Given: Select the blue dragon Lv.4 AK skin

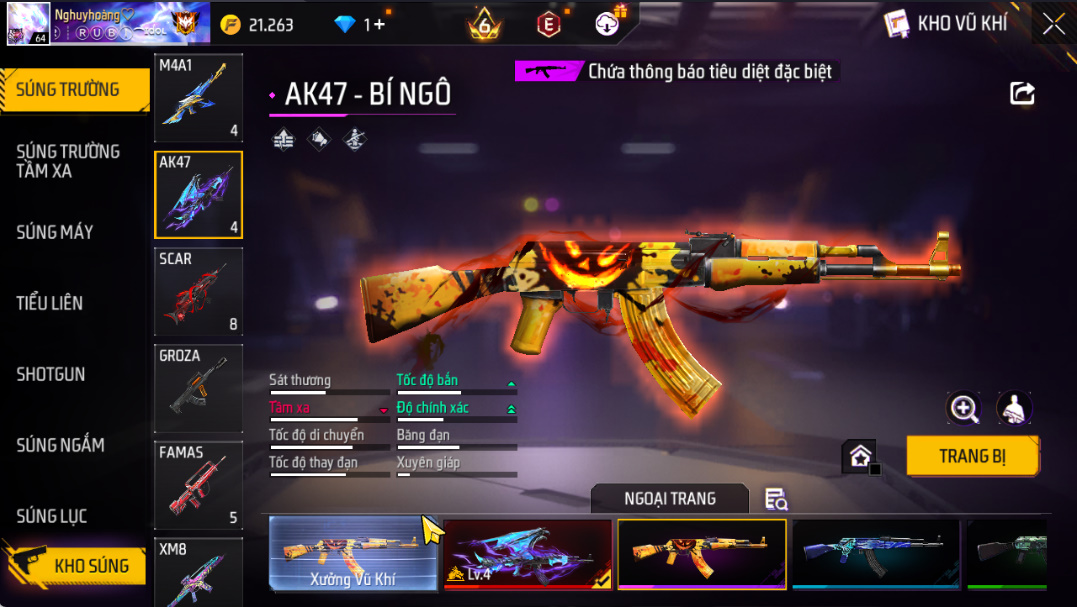Looking at the screenshot, I should 528,554.
